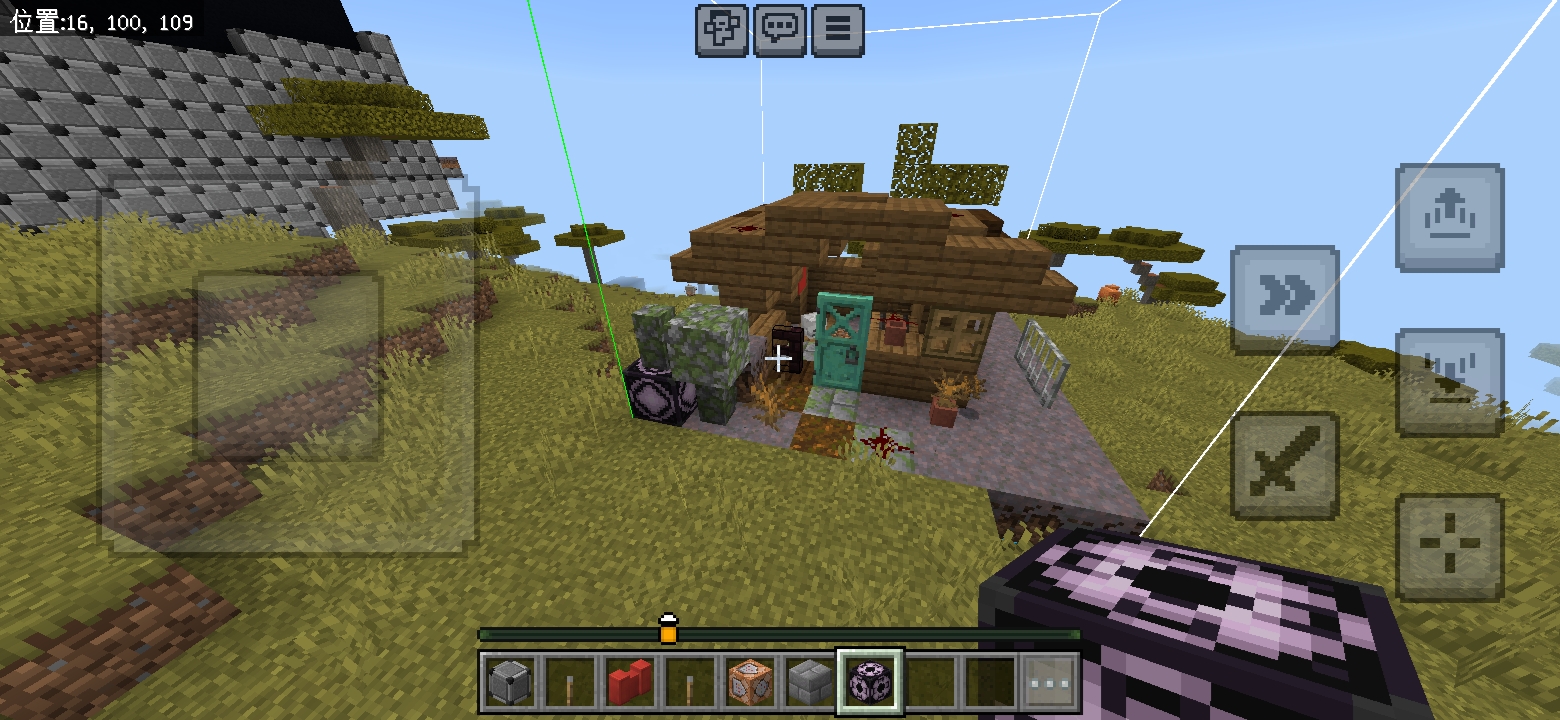1560x720 pixels.
Task: Attack using the sword button
Action: point(1284,465)
